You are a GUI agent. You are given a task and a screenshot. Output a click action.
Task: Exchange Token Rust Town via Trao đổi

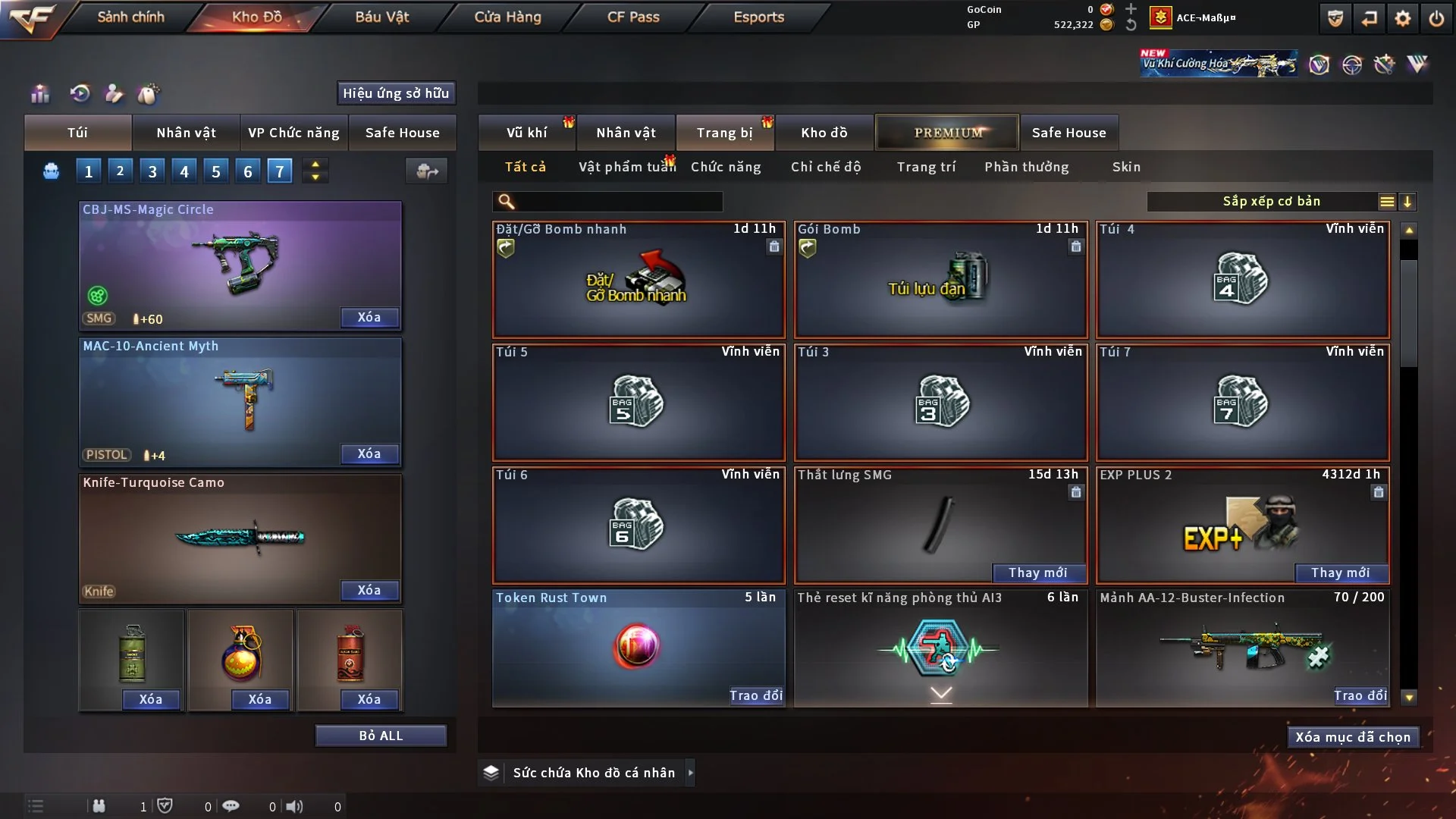coord(755,695)
